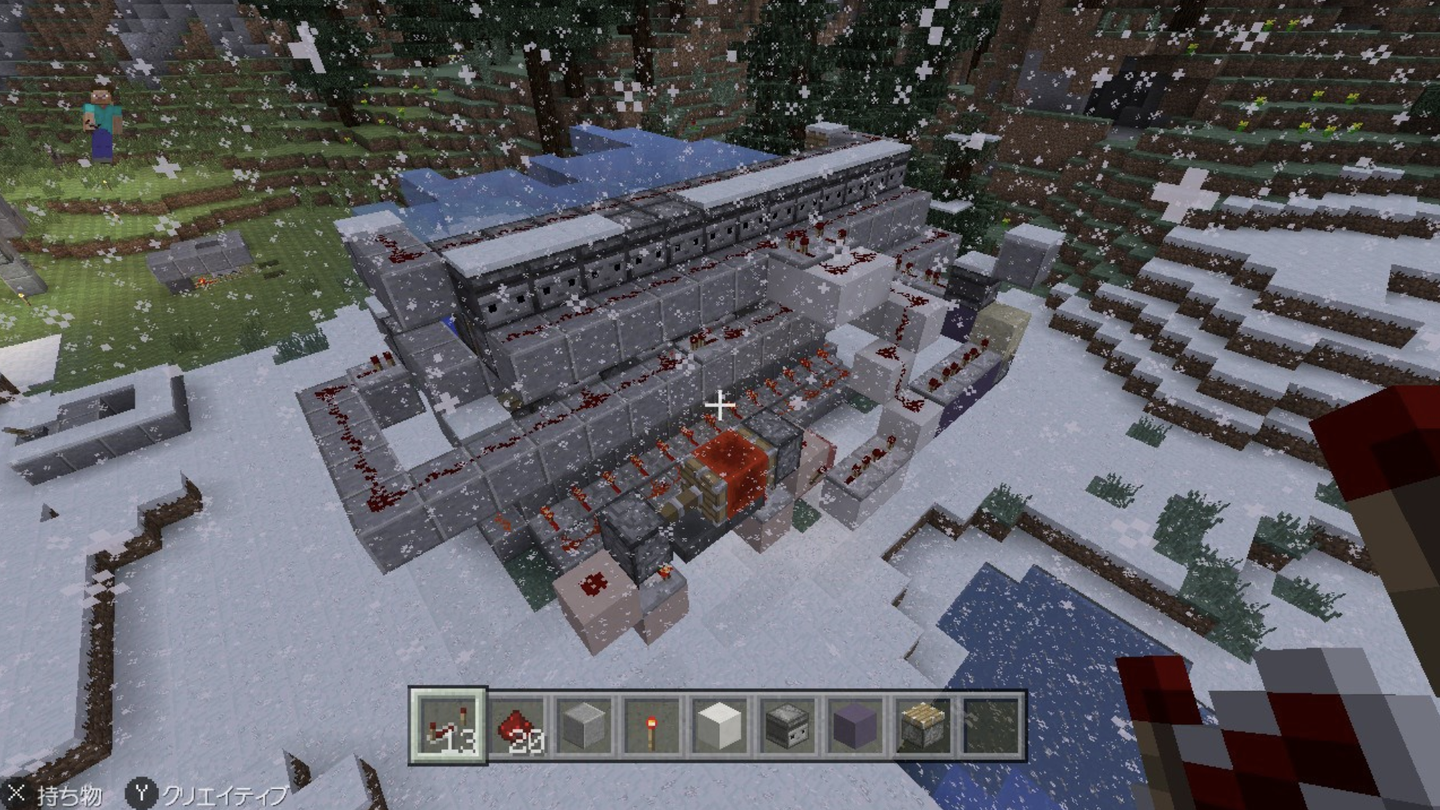Select the white block hotbar slot
The image size is (1440, 810).
[x=720, y=725]
